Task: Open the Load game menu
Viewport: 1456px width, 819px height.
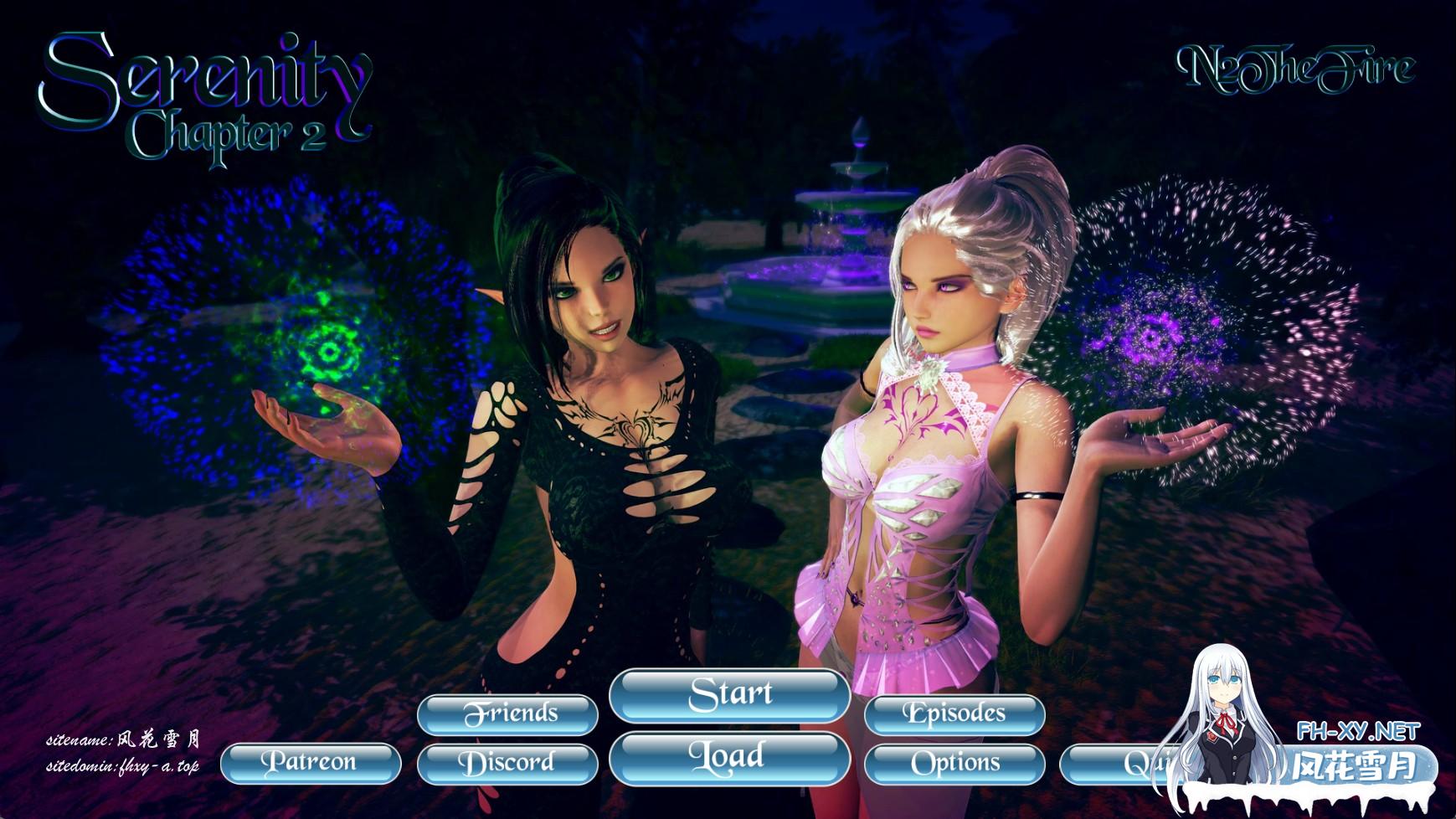Action: click(729, 758)
